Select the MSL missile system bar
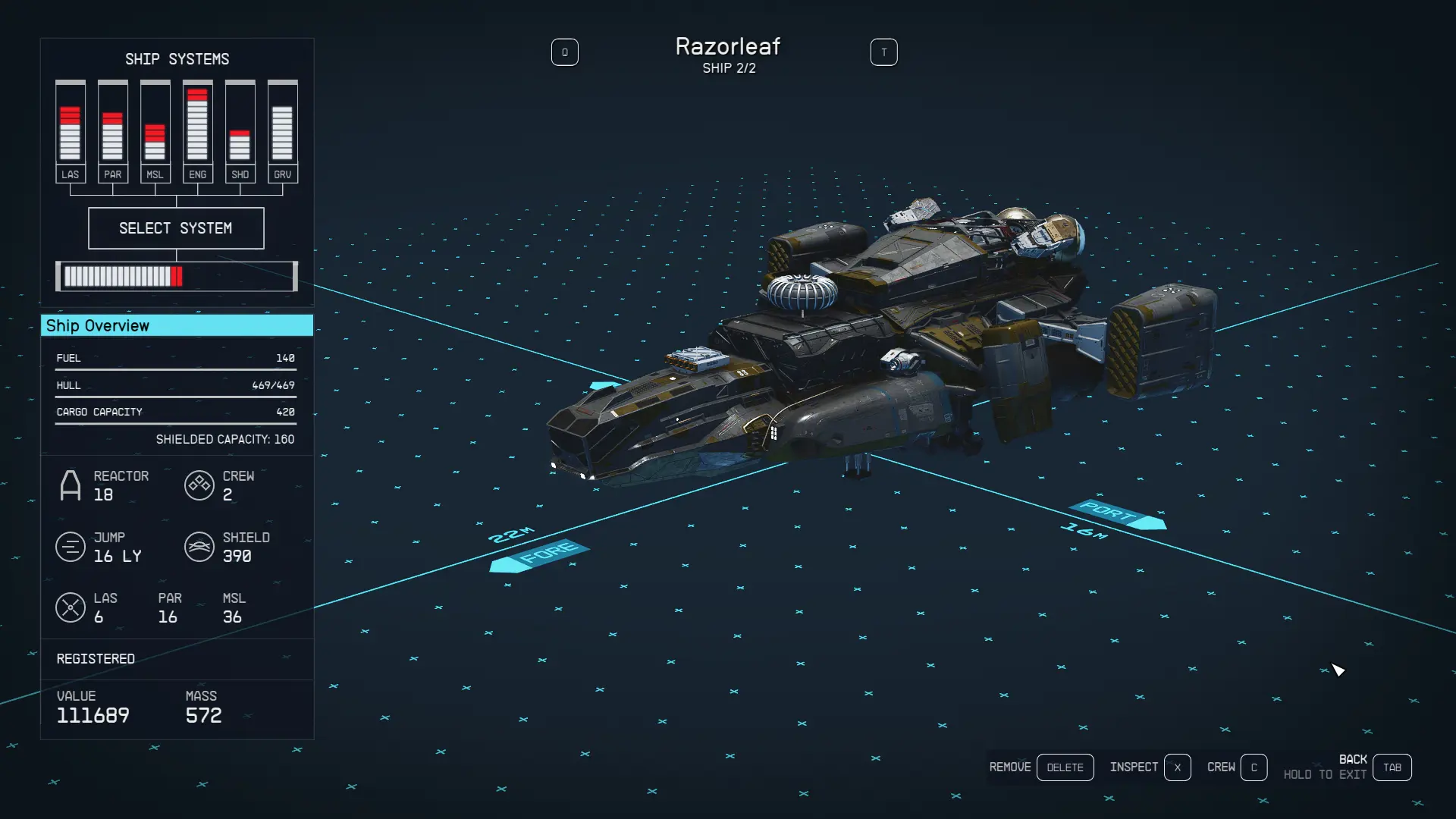This screenshot has height=819, width=1456. click(x=155, y=133)
